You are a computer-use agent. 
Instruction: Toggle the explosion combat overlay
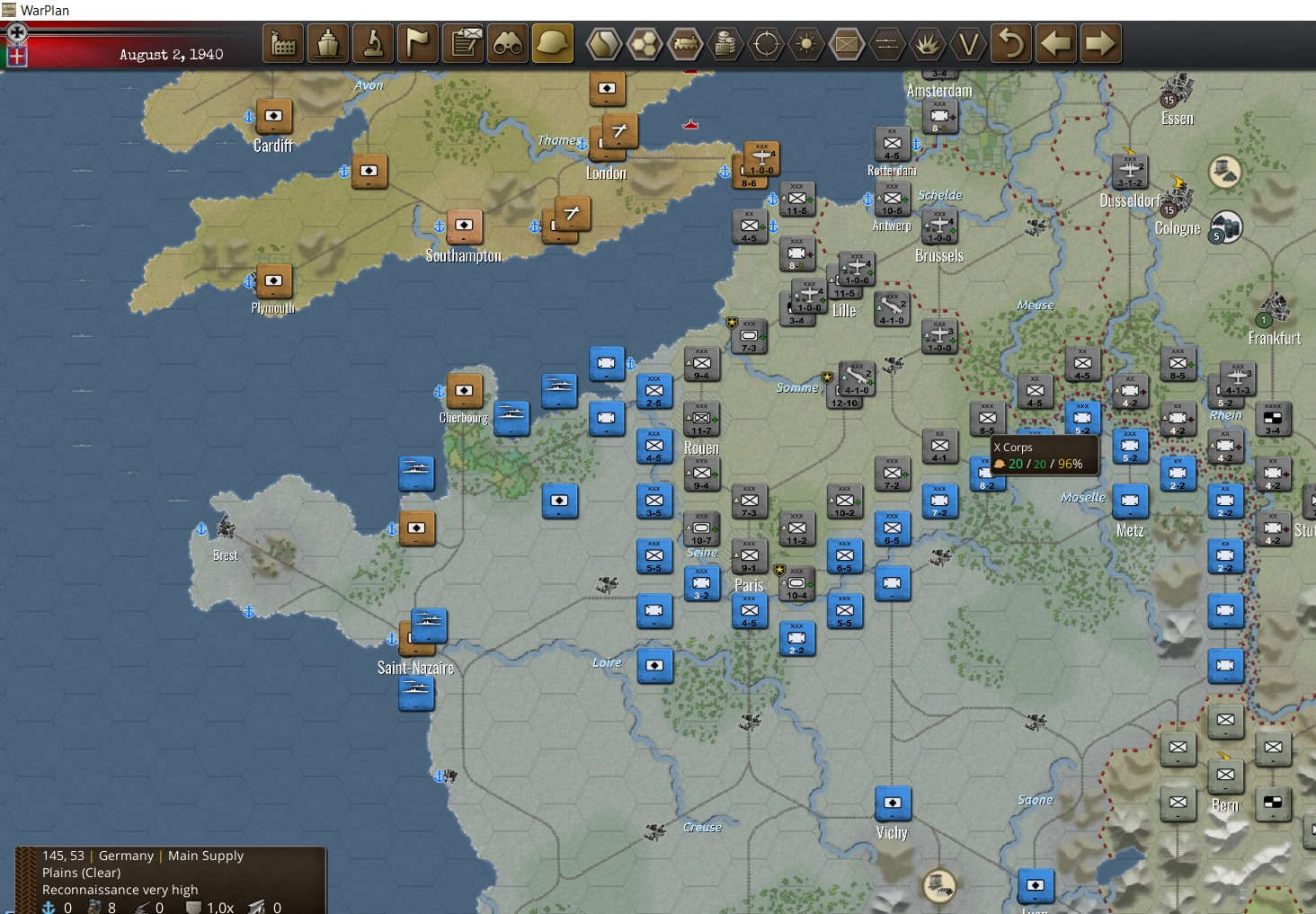click(927, 43)
